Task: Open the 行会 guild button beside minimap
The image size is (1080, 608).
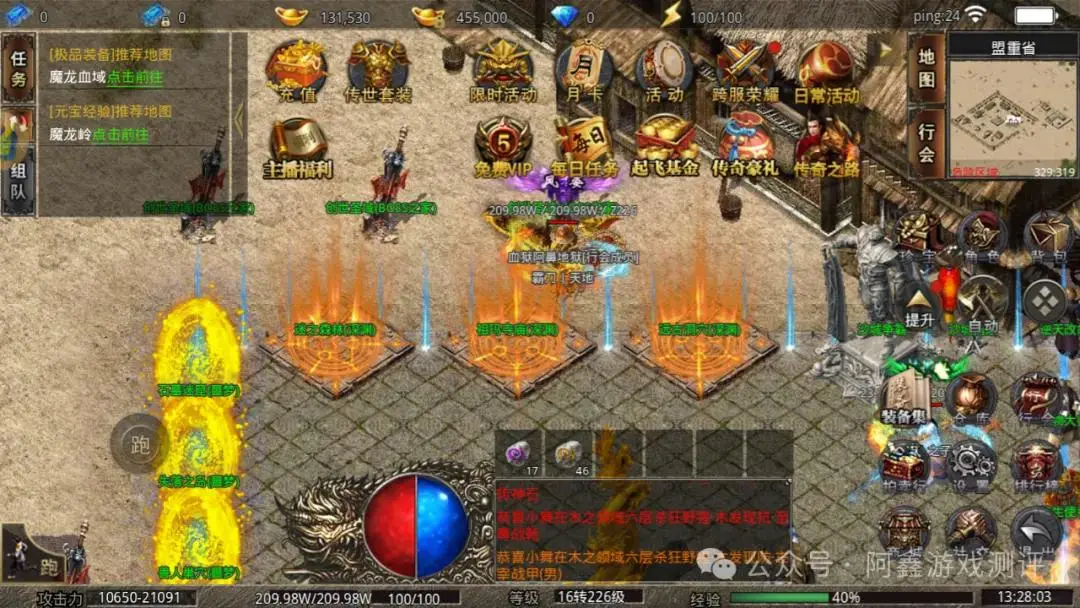Action: click(927, 143)
